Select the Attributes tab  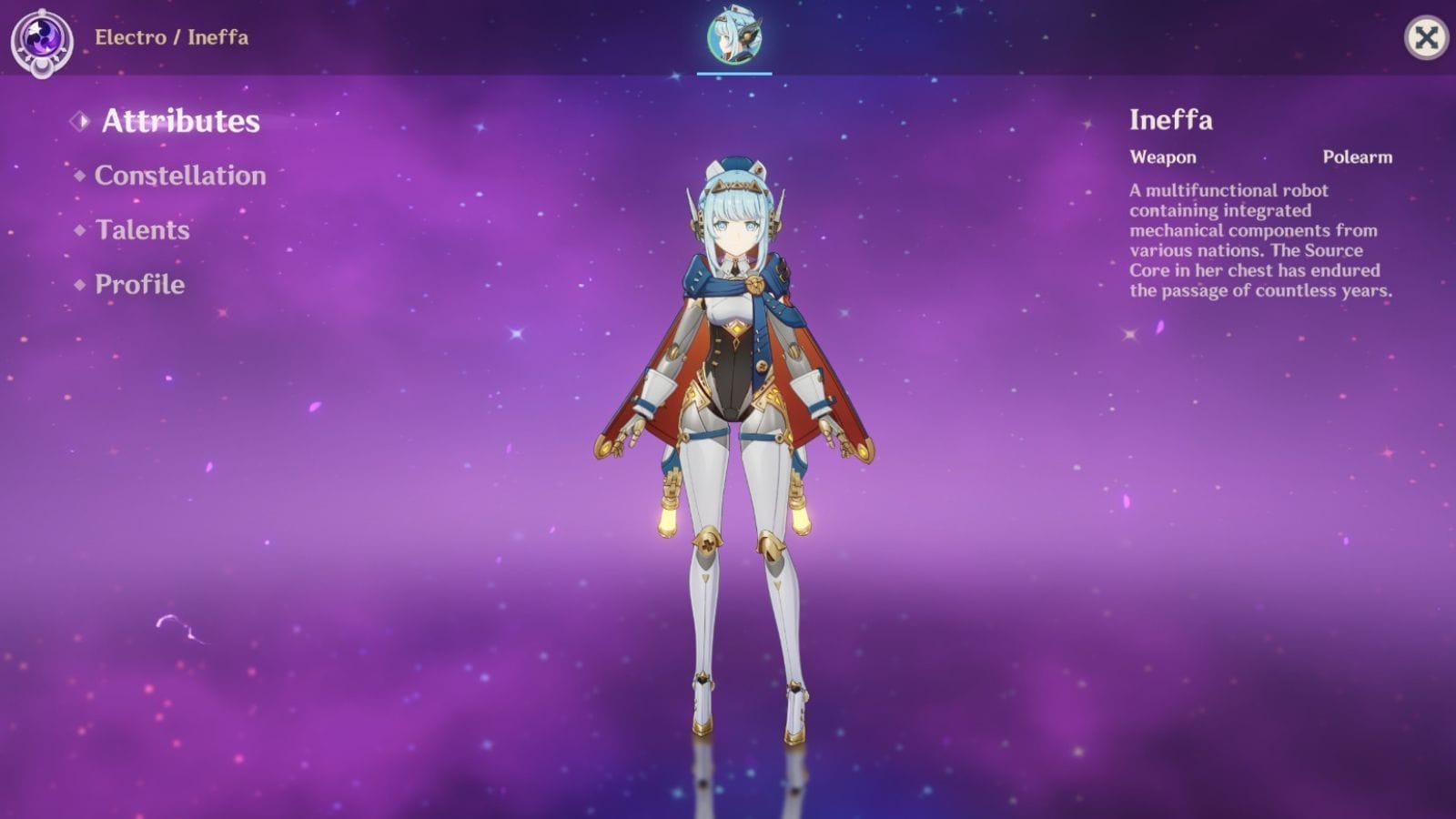coord(180,119)
